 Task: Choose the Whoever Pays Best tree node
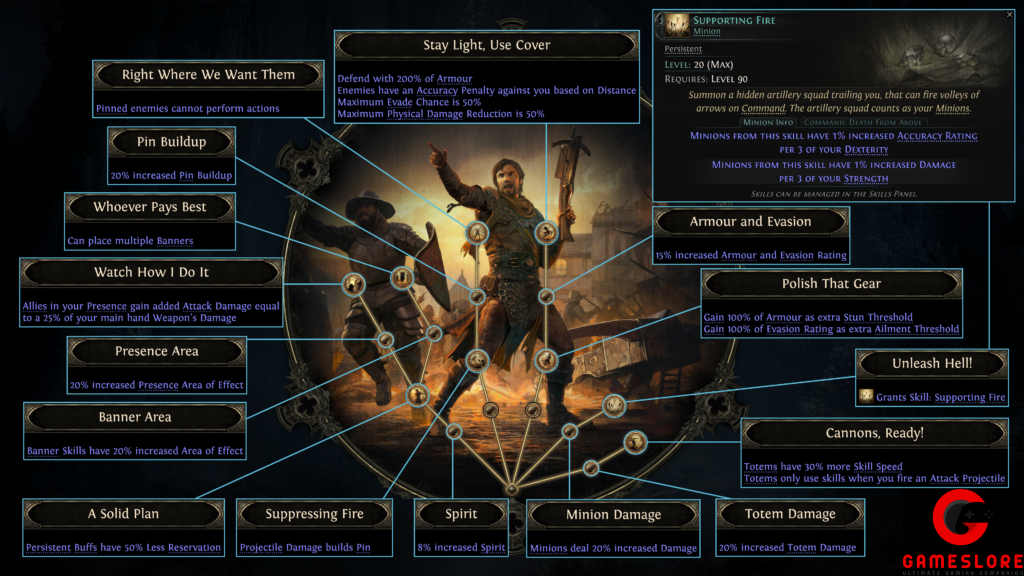(401, 277)
